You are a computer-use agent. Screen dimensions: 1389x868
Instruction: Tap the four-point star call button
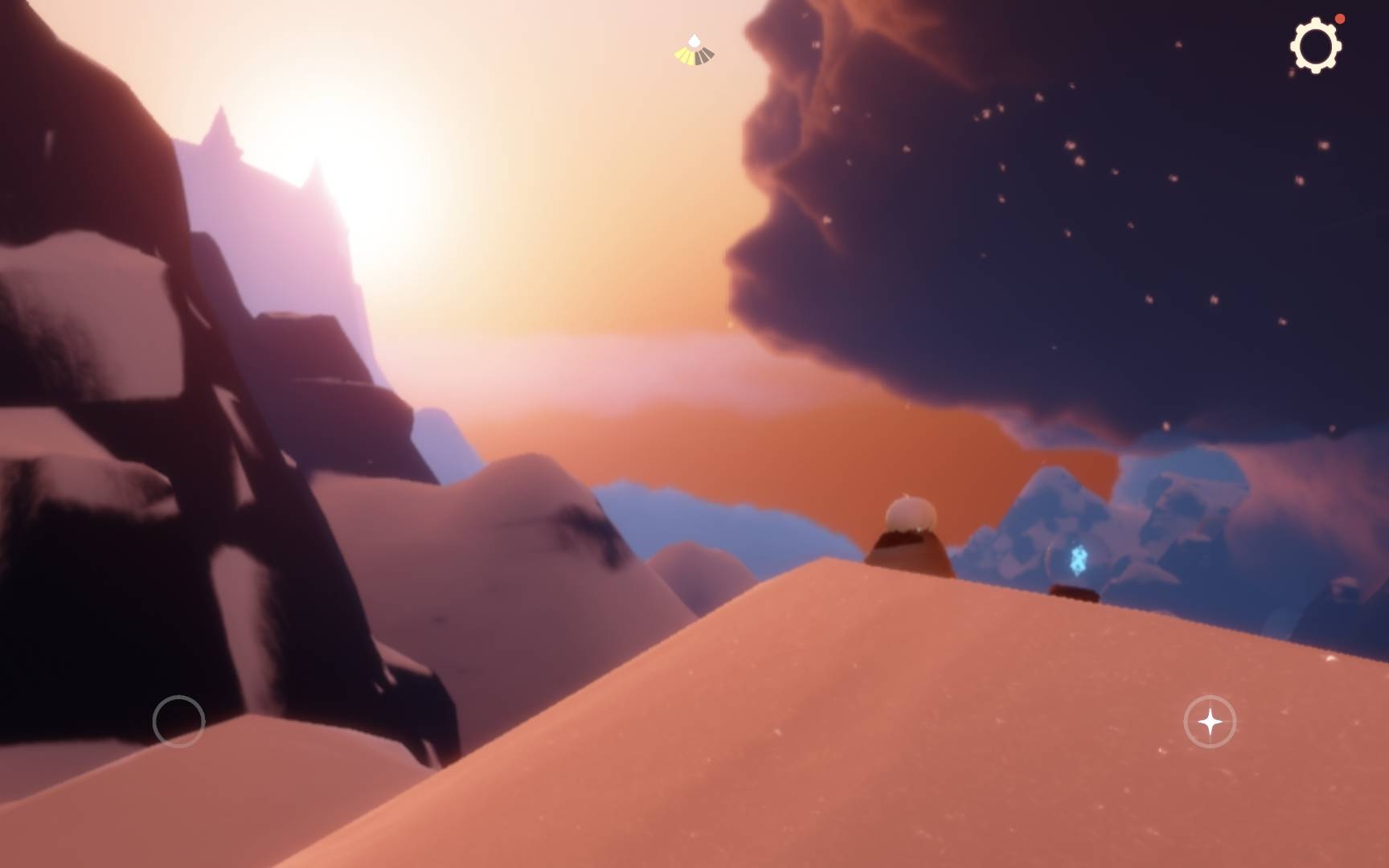coord(1210,722)
